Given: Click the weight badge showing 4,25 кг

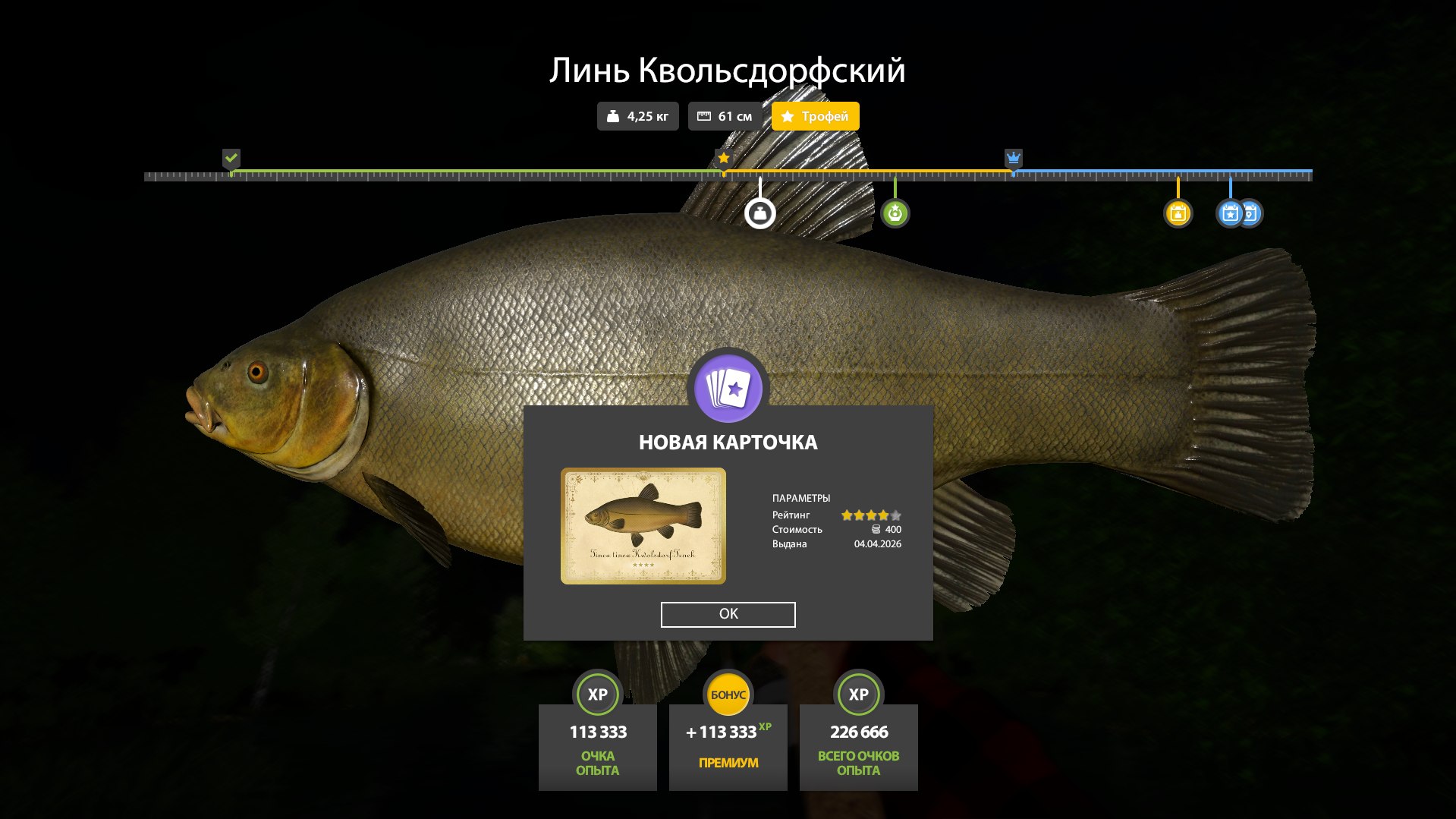Looking at the screenshot, I should (637, 116).
